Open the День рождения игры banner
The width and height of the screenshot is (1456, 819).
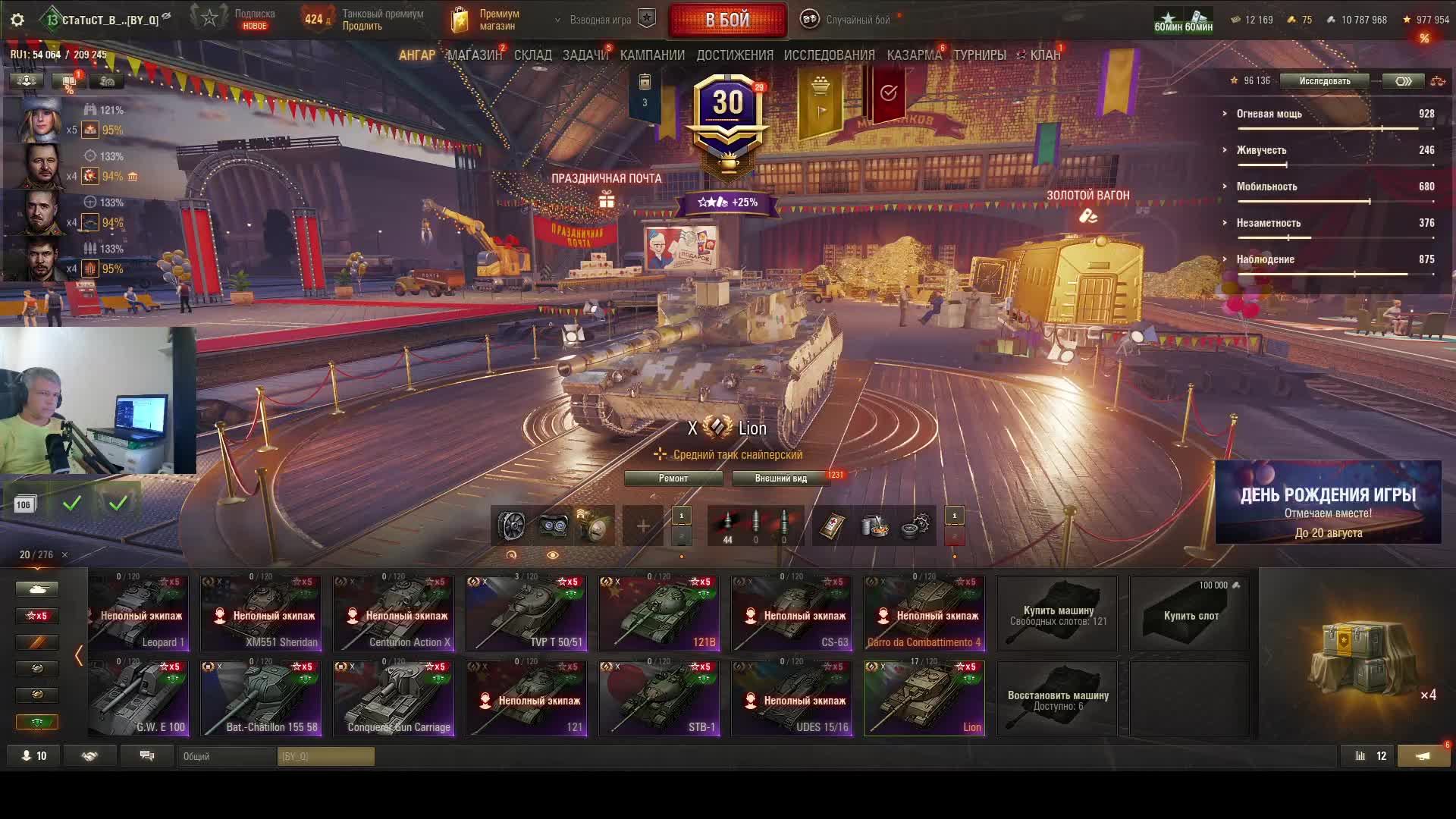(x=1328, y=503)
